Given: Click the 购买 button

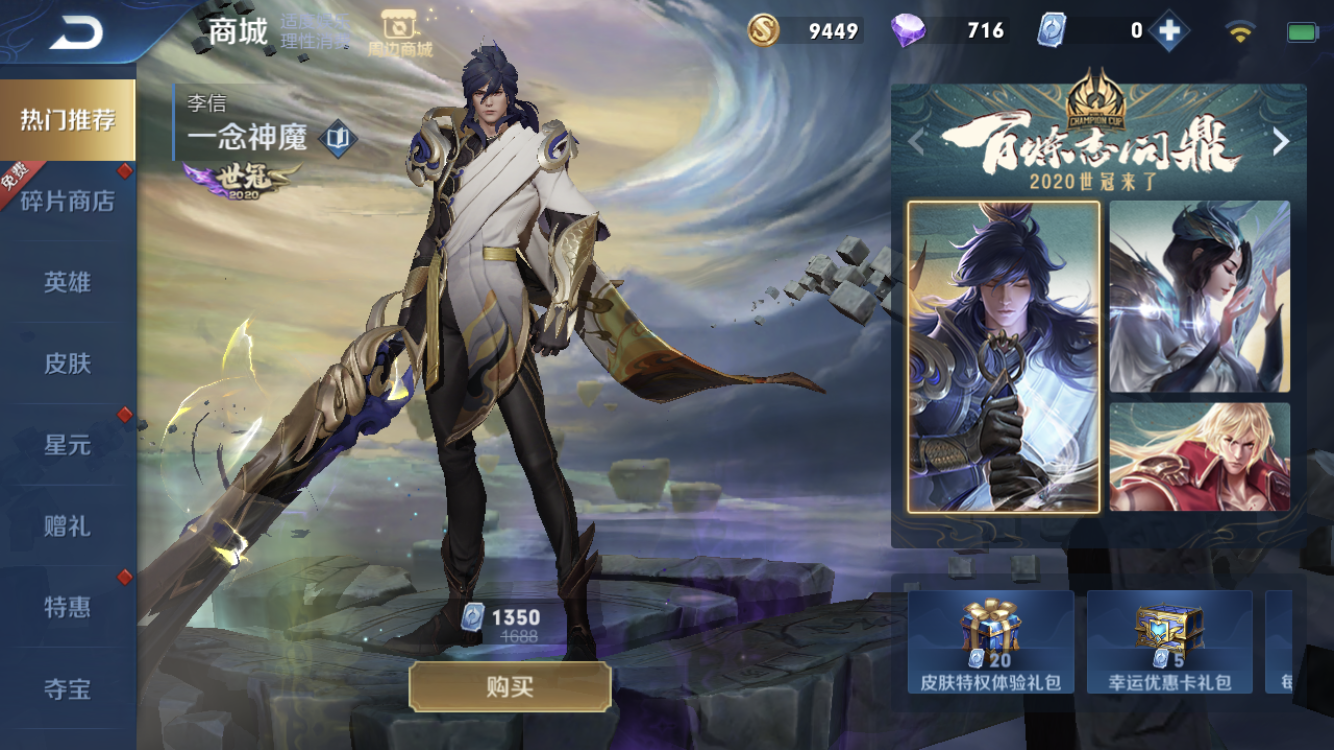Looking at the screenshot, I should tap(510, 687).
